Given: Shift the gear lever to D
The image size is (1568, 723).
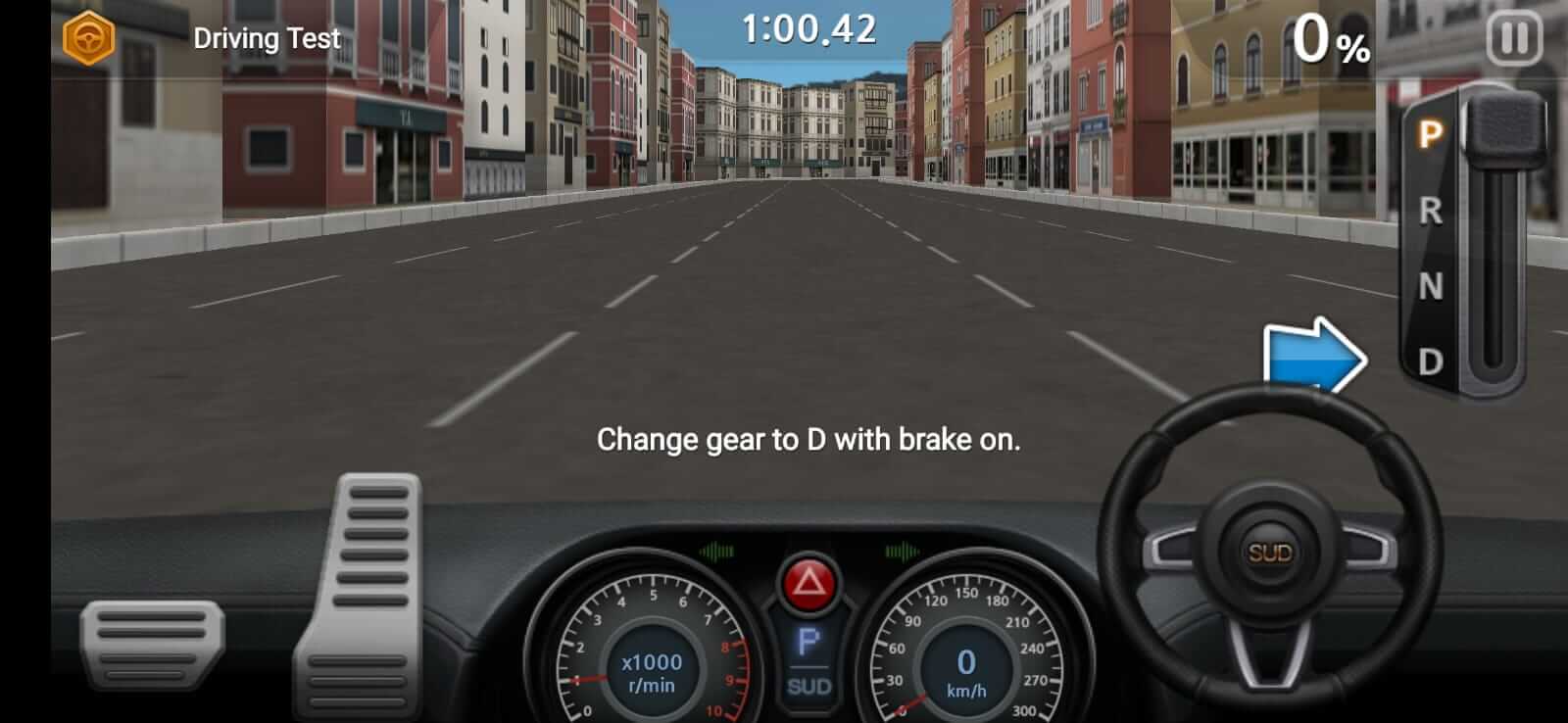Looking at the screenshot, I should (x=1431, y=362).
